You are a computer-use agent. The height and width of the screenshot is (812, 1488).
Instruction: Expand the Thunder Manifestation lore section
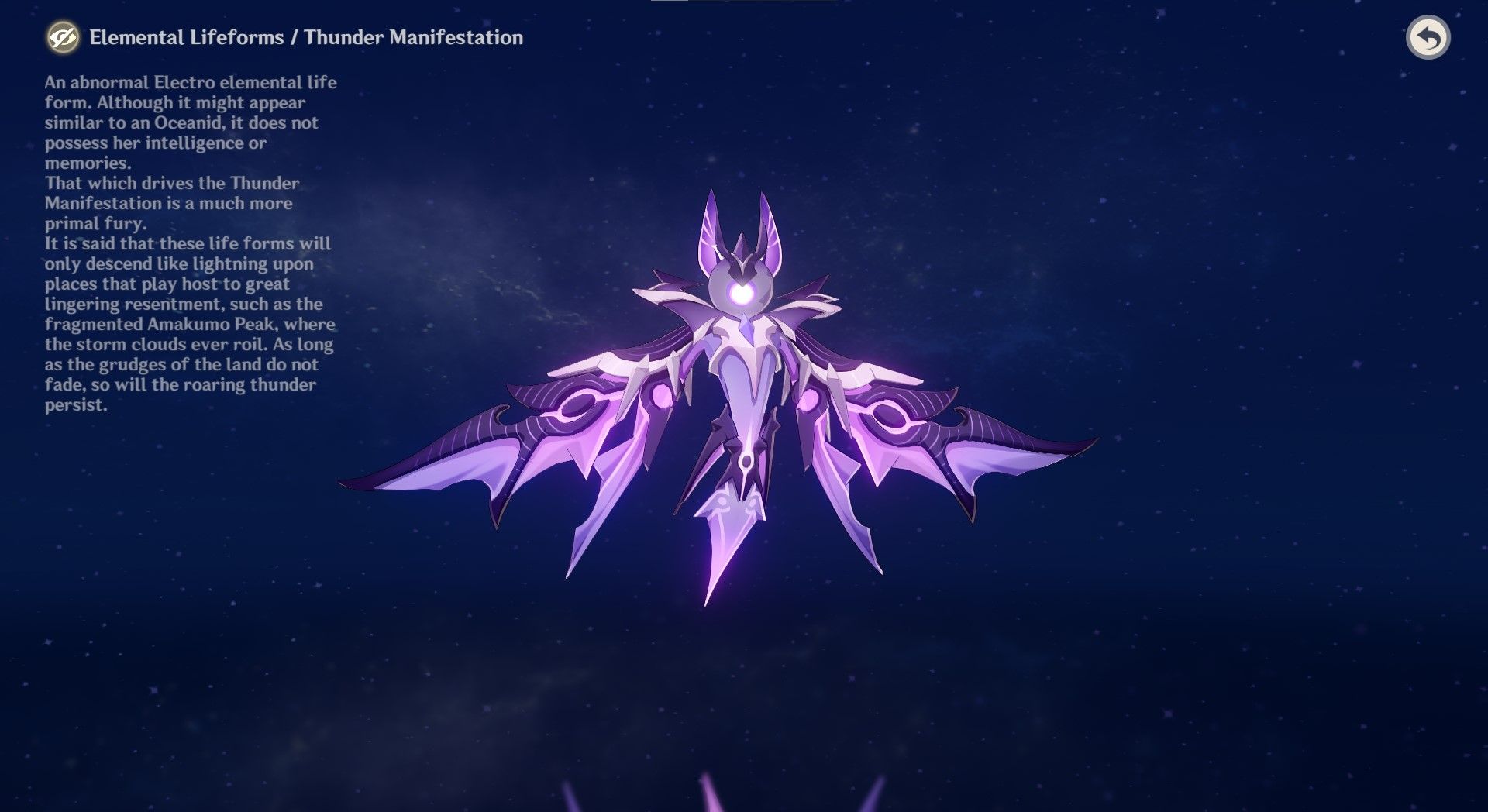[x=415, y=36]
